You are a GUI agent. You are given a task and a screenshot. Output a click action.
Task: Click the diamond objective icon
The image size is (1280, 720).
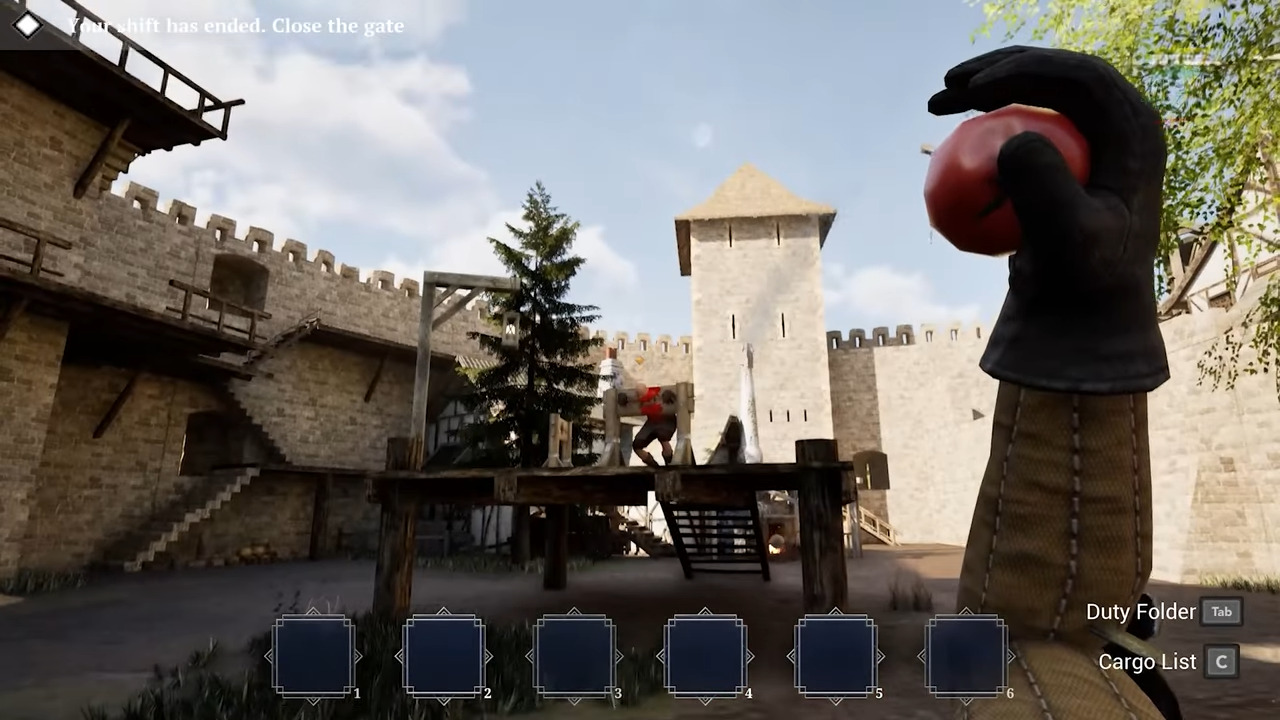point(27,25)
